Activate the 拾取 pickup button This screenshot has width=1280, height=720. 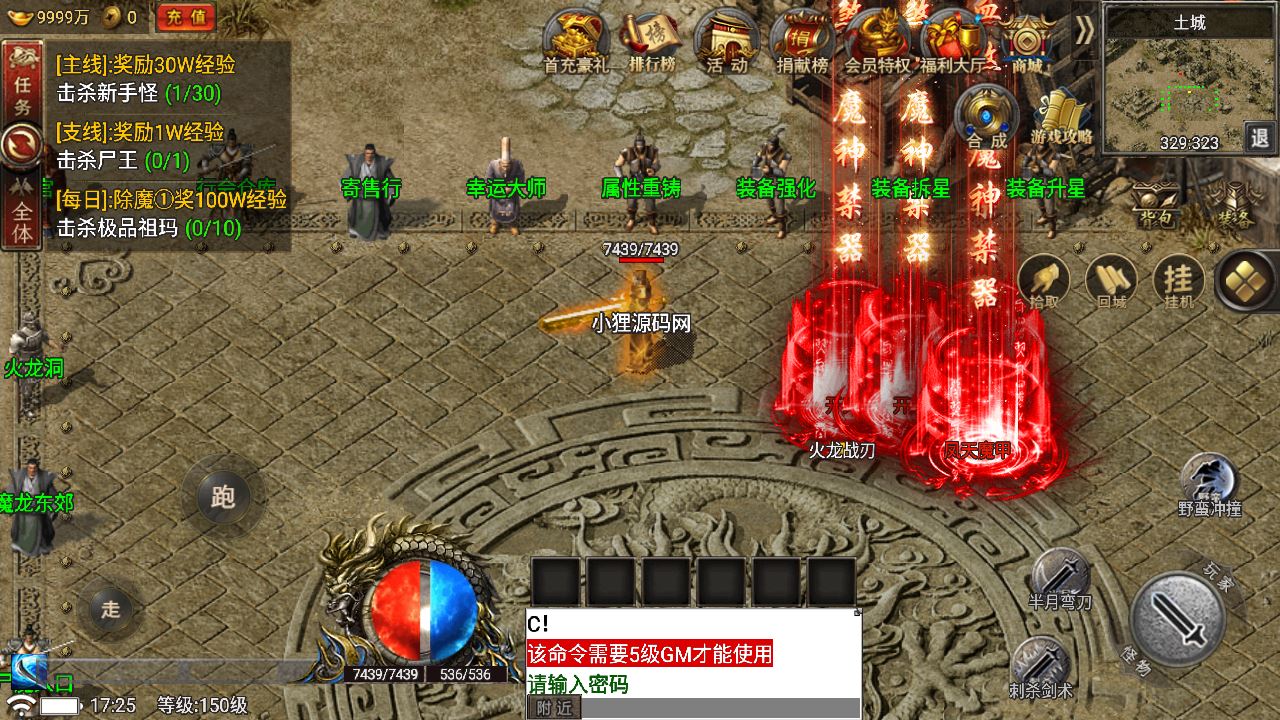pos(1043,280)
